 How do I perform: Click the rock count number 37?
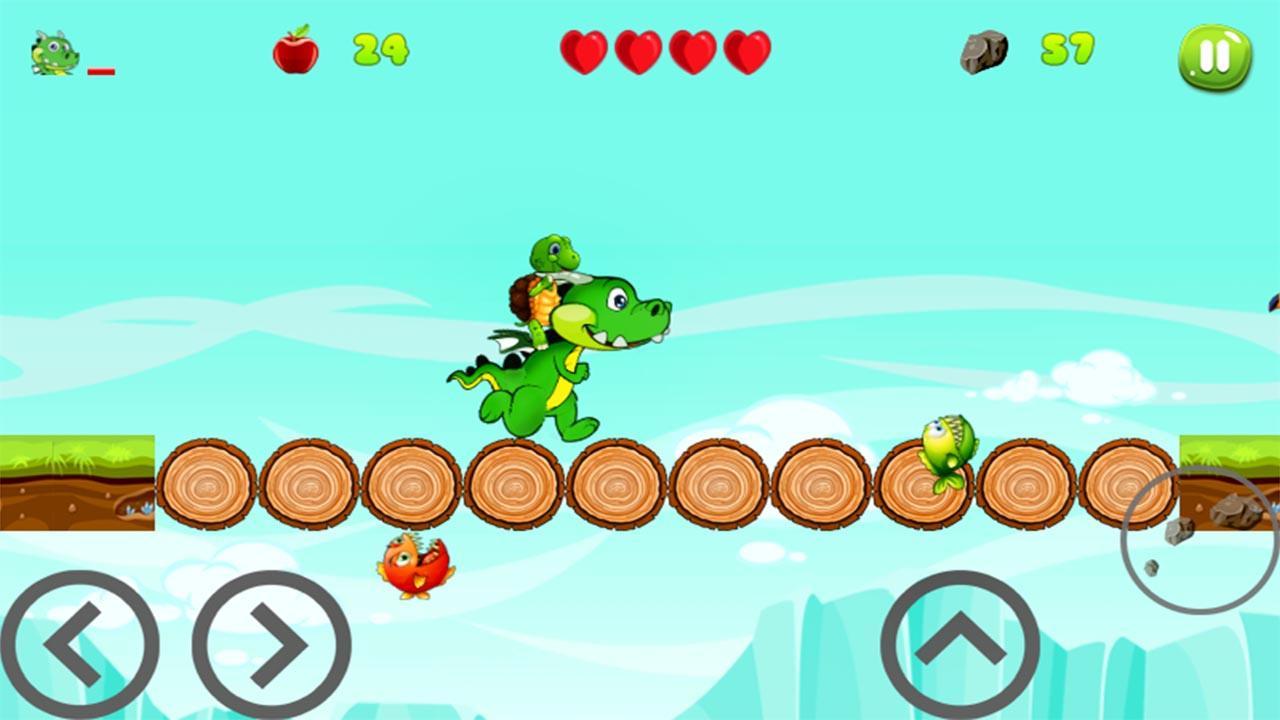[1068, 48]
